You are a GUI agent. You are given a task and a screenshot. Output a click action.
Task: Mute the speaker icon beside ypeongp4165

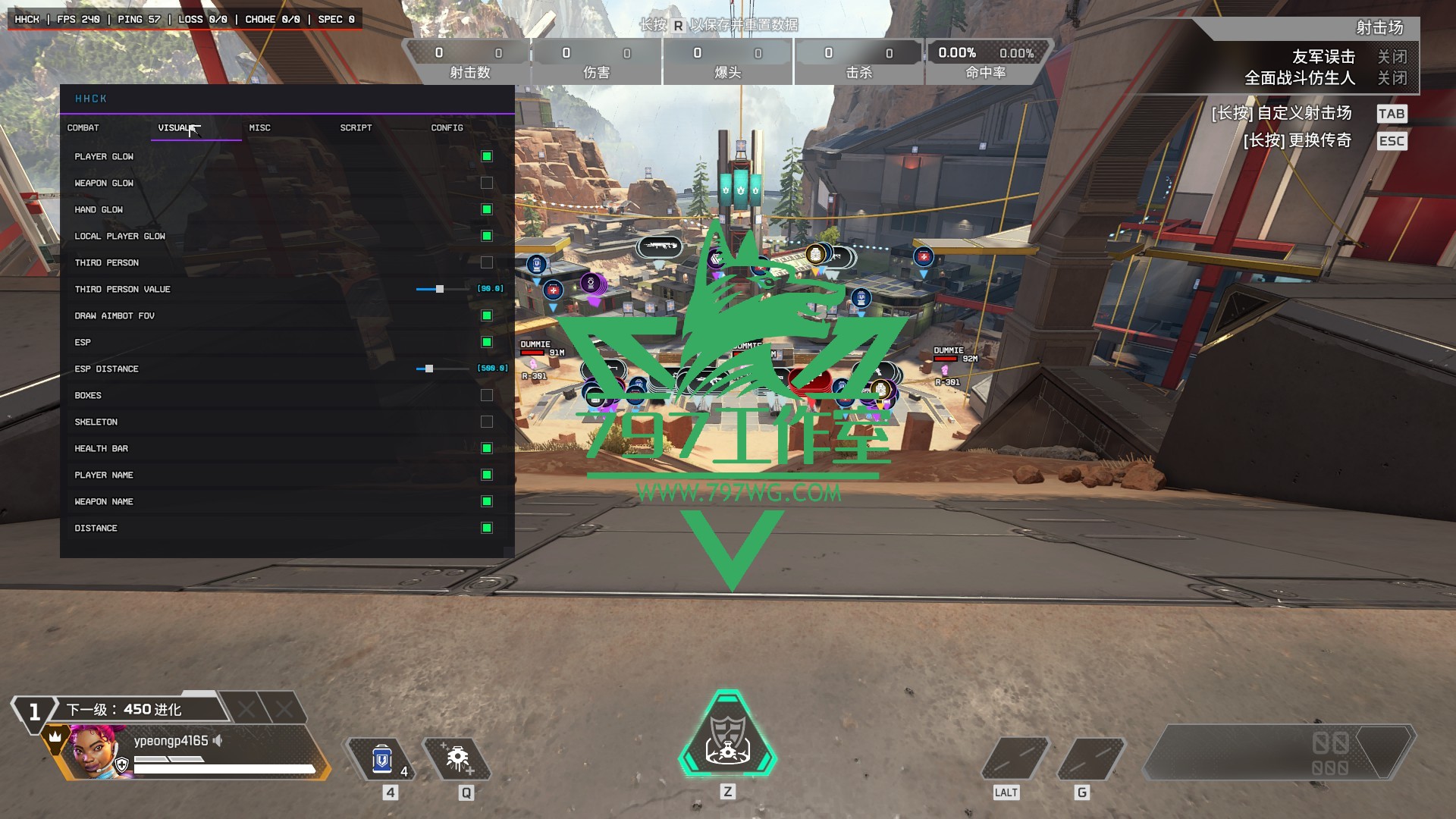coord(216,741)
